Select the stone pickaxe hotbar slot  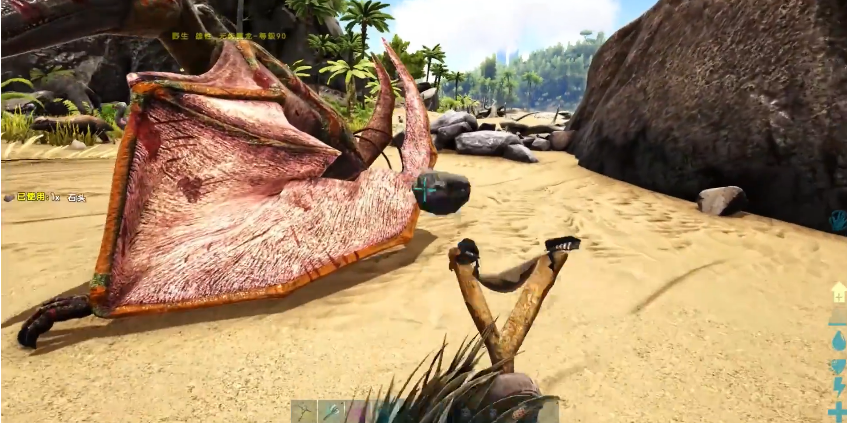tap(304, 412)
